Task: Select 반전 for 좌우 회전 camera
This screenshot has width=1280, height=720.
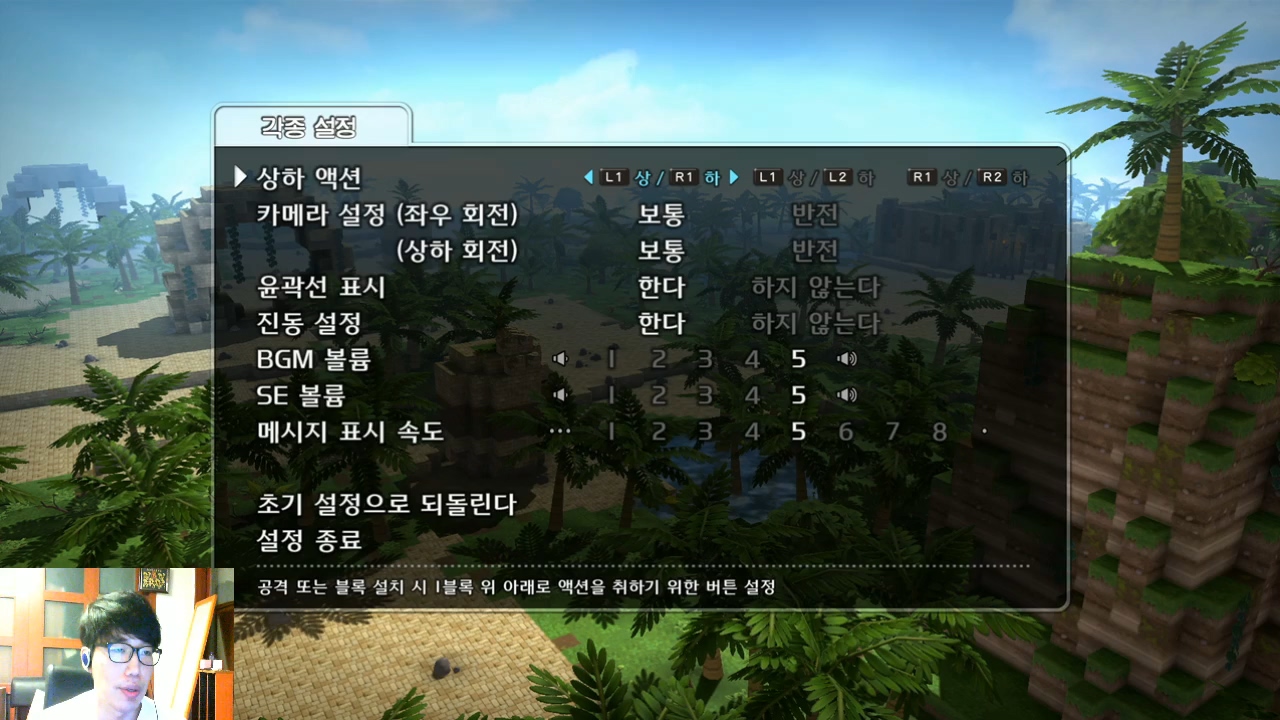Action: (x=815, y=216)
